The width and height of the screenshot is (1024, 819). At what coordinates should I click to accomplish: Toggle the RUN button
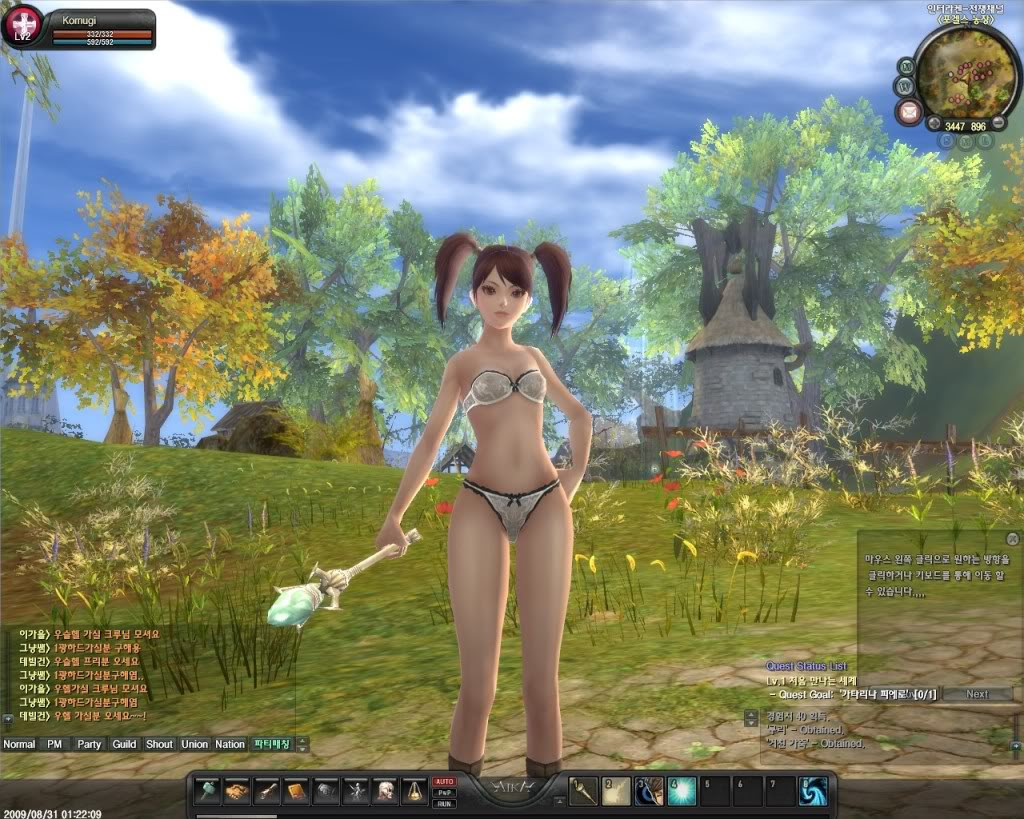(444, 803)
